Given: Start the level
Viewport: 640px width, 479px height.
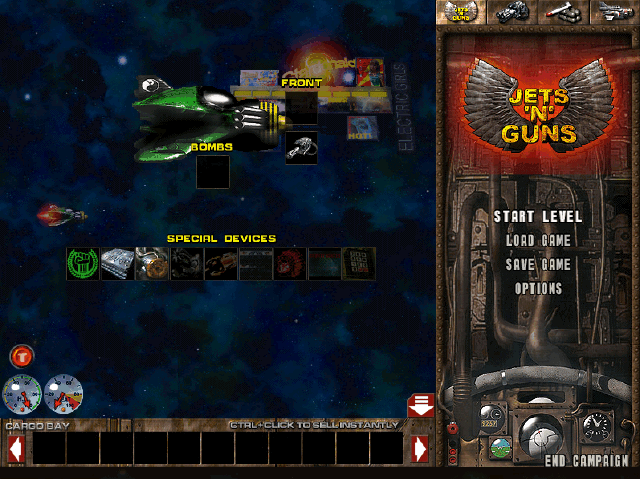Looking at the screenshot, I should tap(537, 216).
